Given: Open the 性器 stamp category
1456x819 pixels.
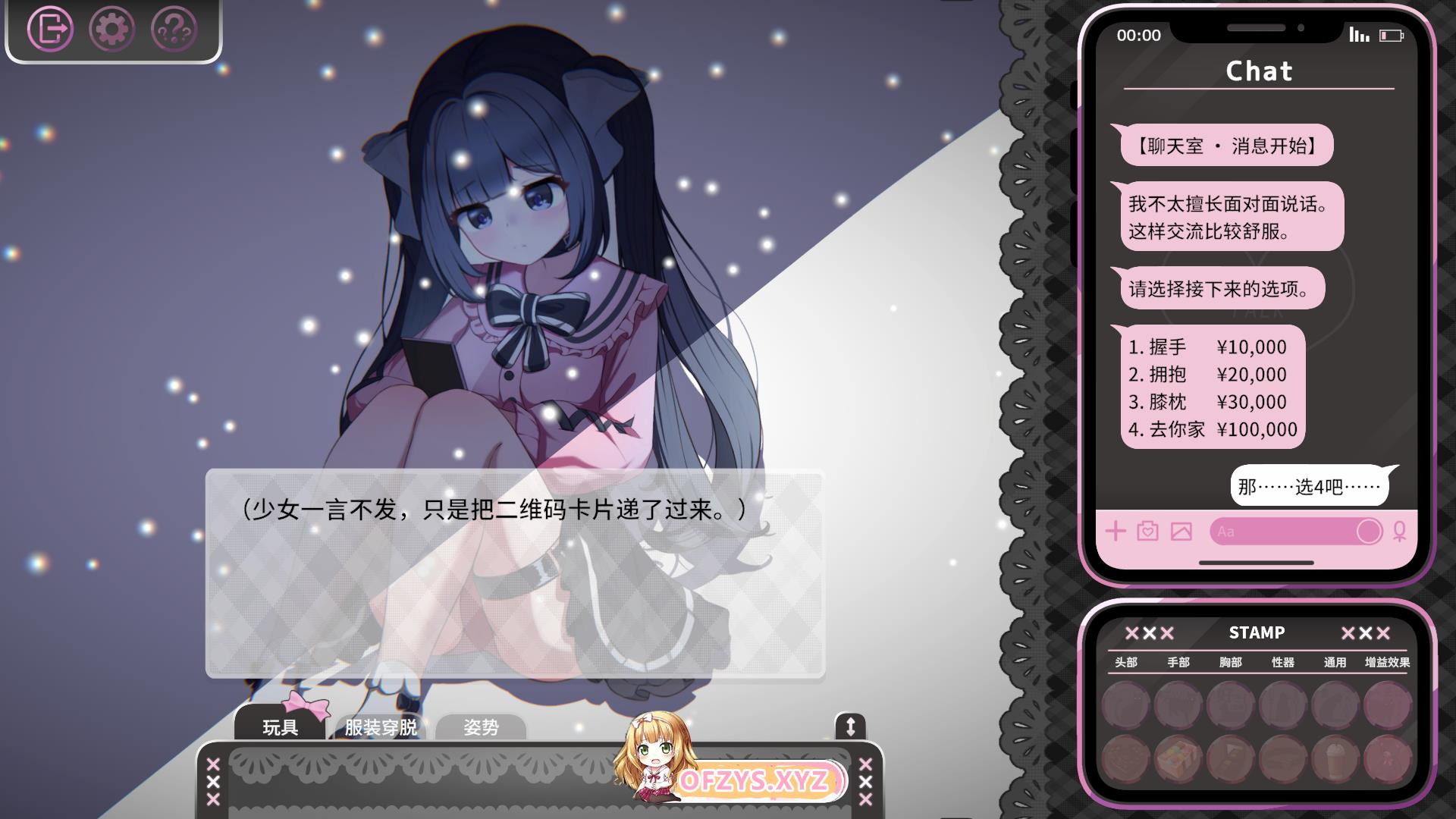Looking at the screenshot, I should click(1282, 662).
